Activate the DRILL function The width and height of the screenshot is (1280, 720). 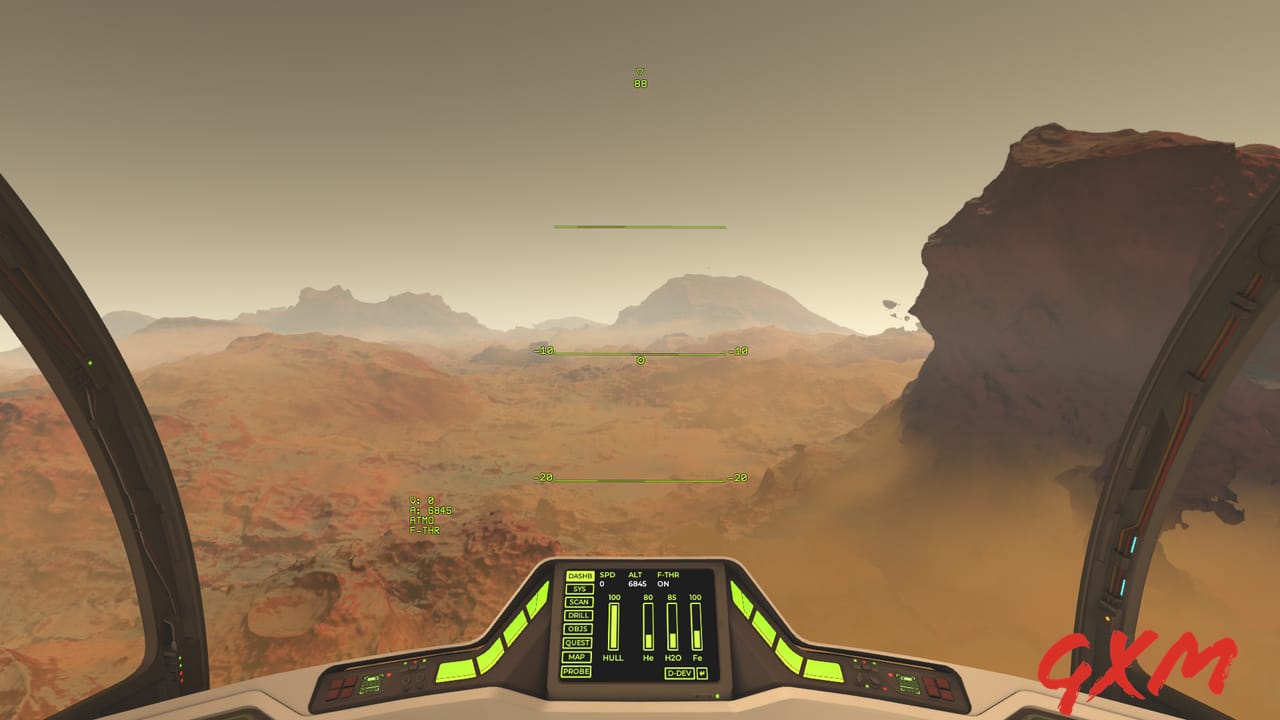click(577, 615)
